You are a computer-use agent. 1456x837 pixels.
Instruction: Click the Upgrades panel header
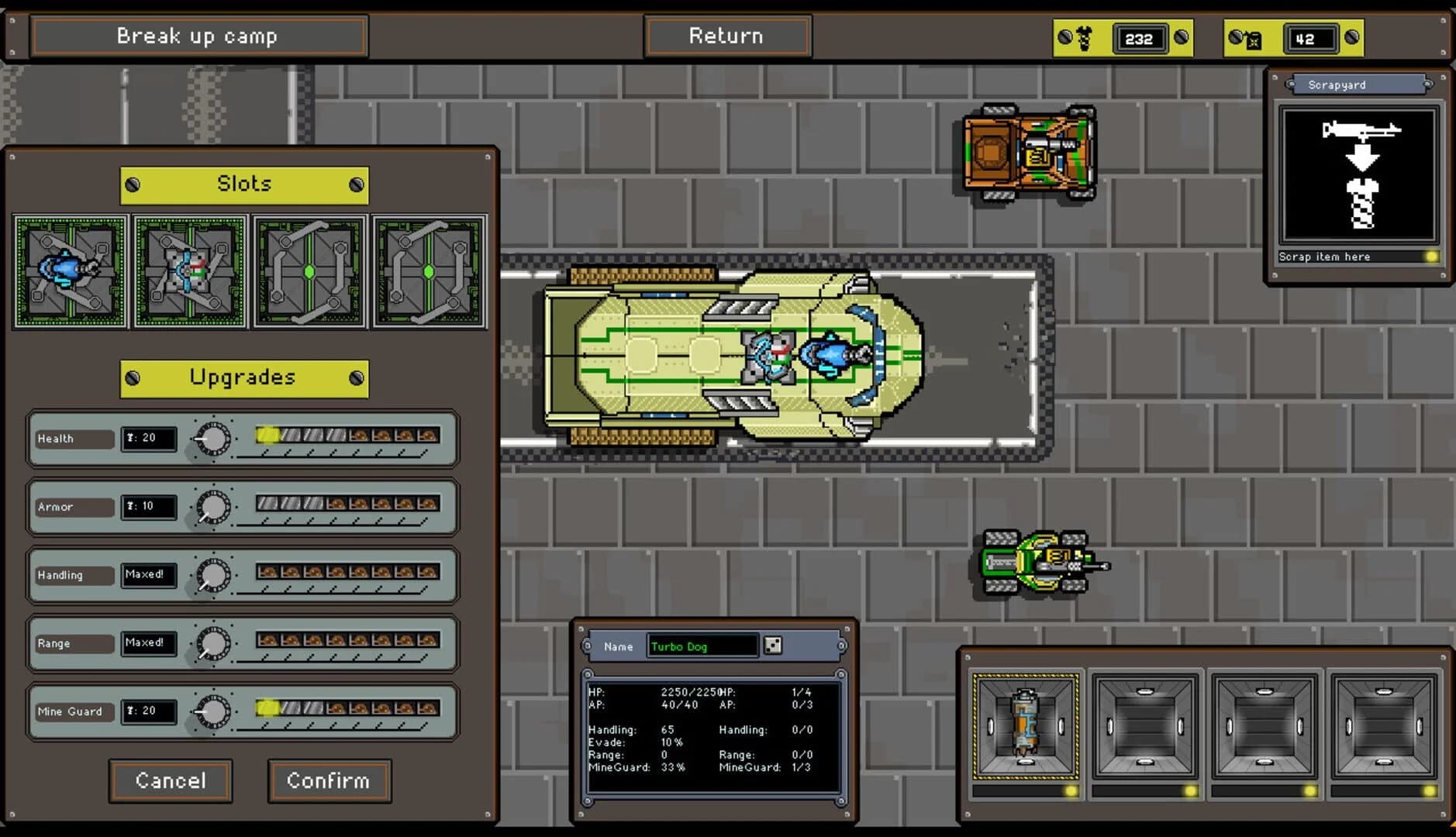click(243, 378)
